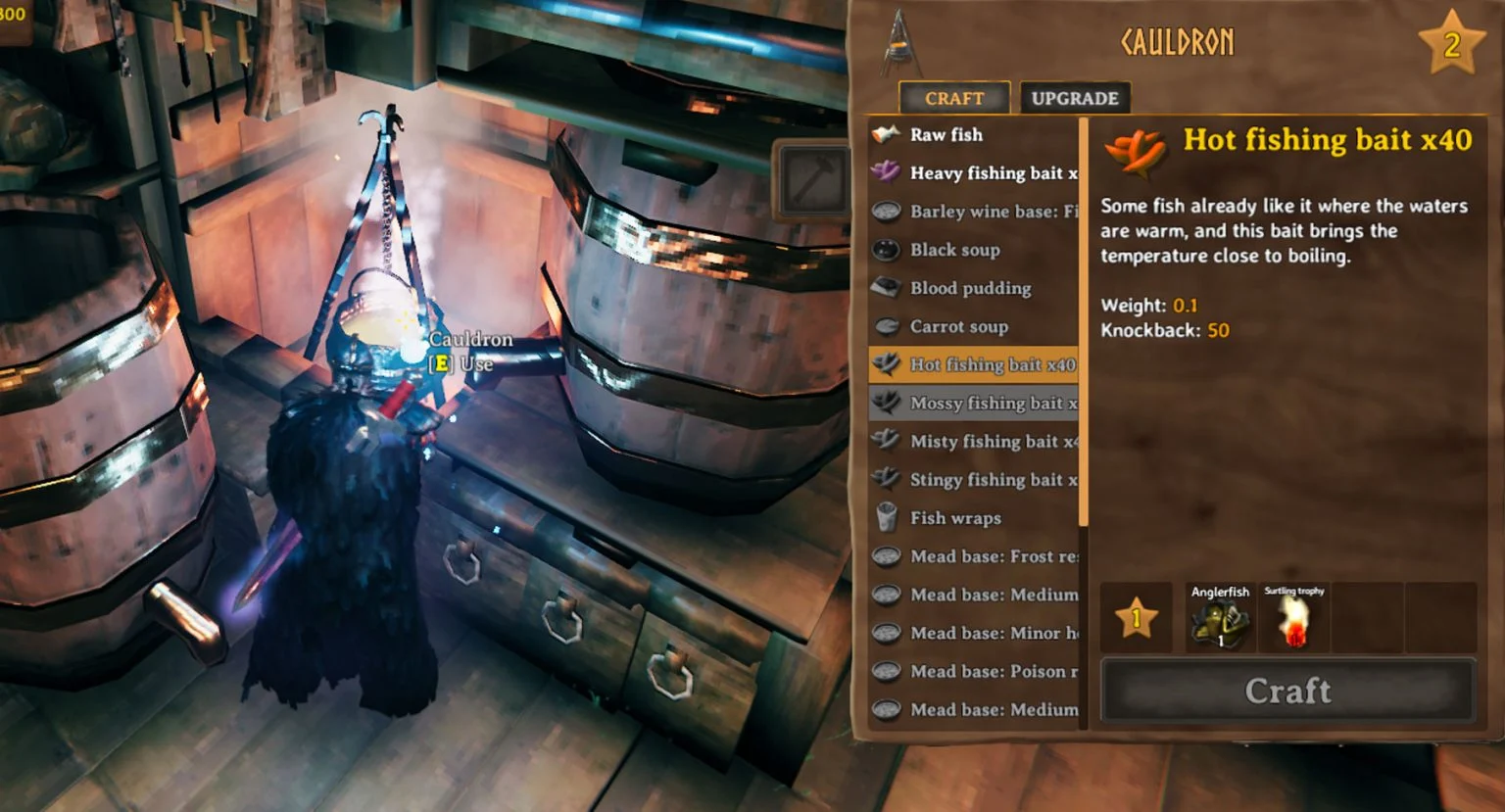Switch to the Craft tab

click(953, 98)
